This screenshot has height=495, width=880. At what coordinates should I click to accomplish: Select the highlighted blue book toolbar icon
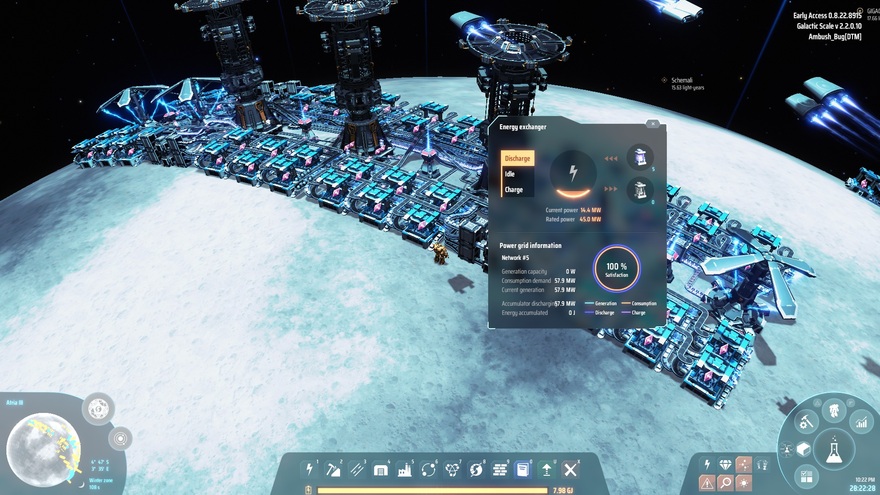click(523, 469)
